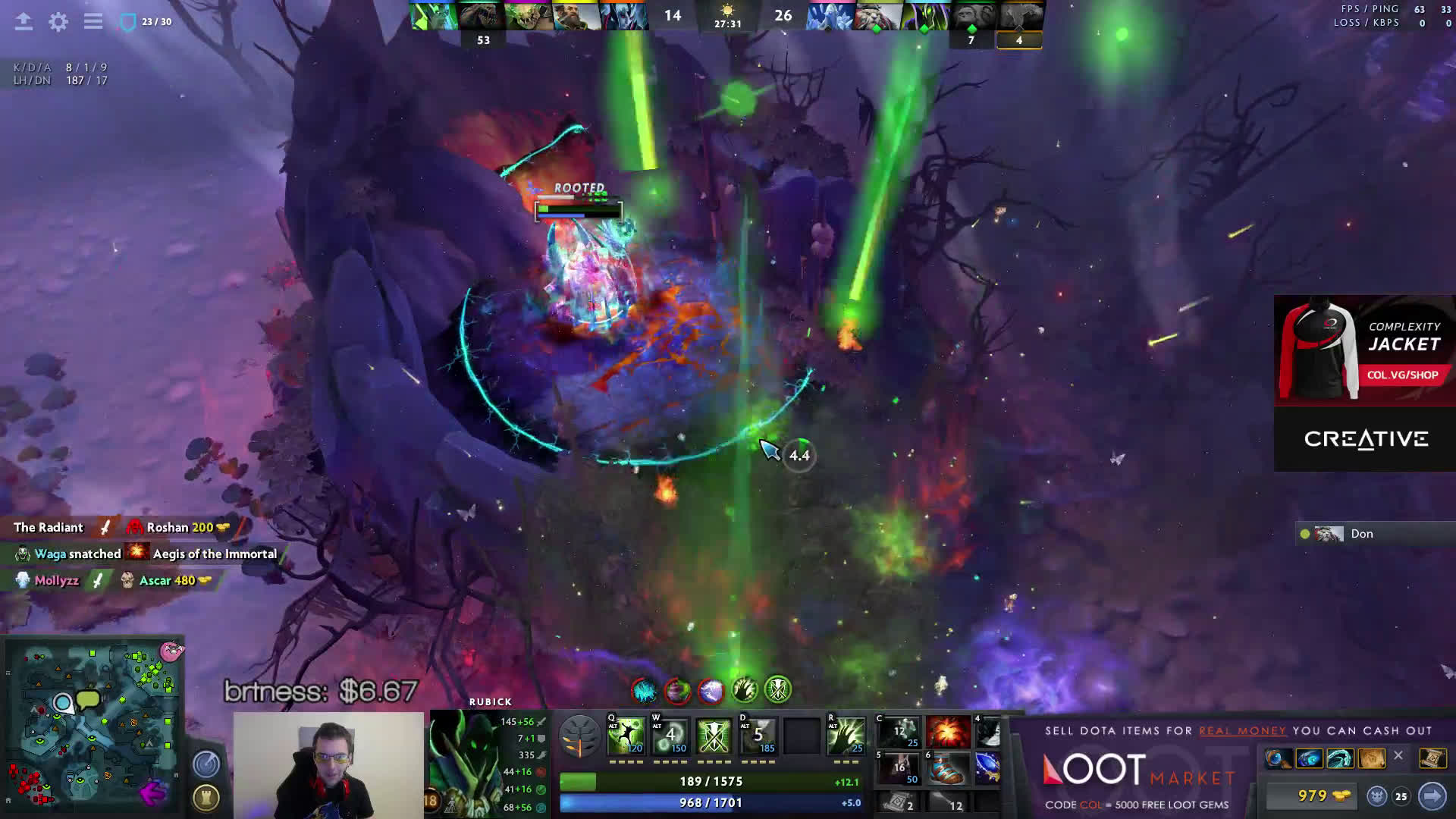This screenshot has width=1456, height=819.
Task: Open the talent tree
Action: point(580,737)
